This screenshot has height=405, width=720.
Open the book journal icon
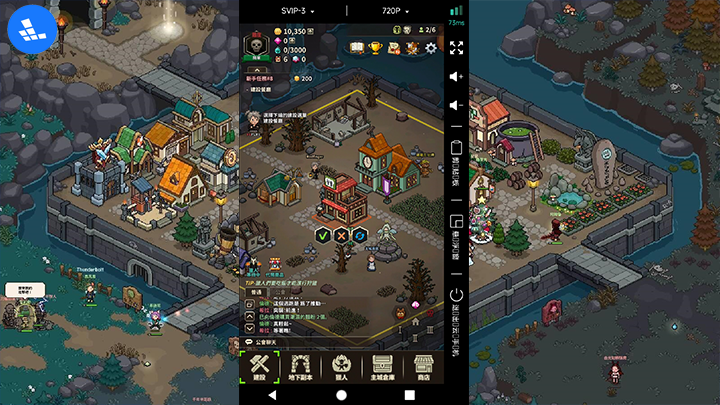tap(356, 47)
